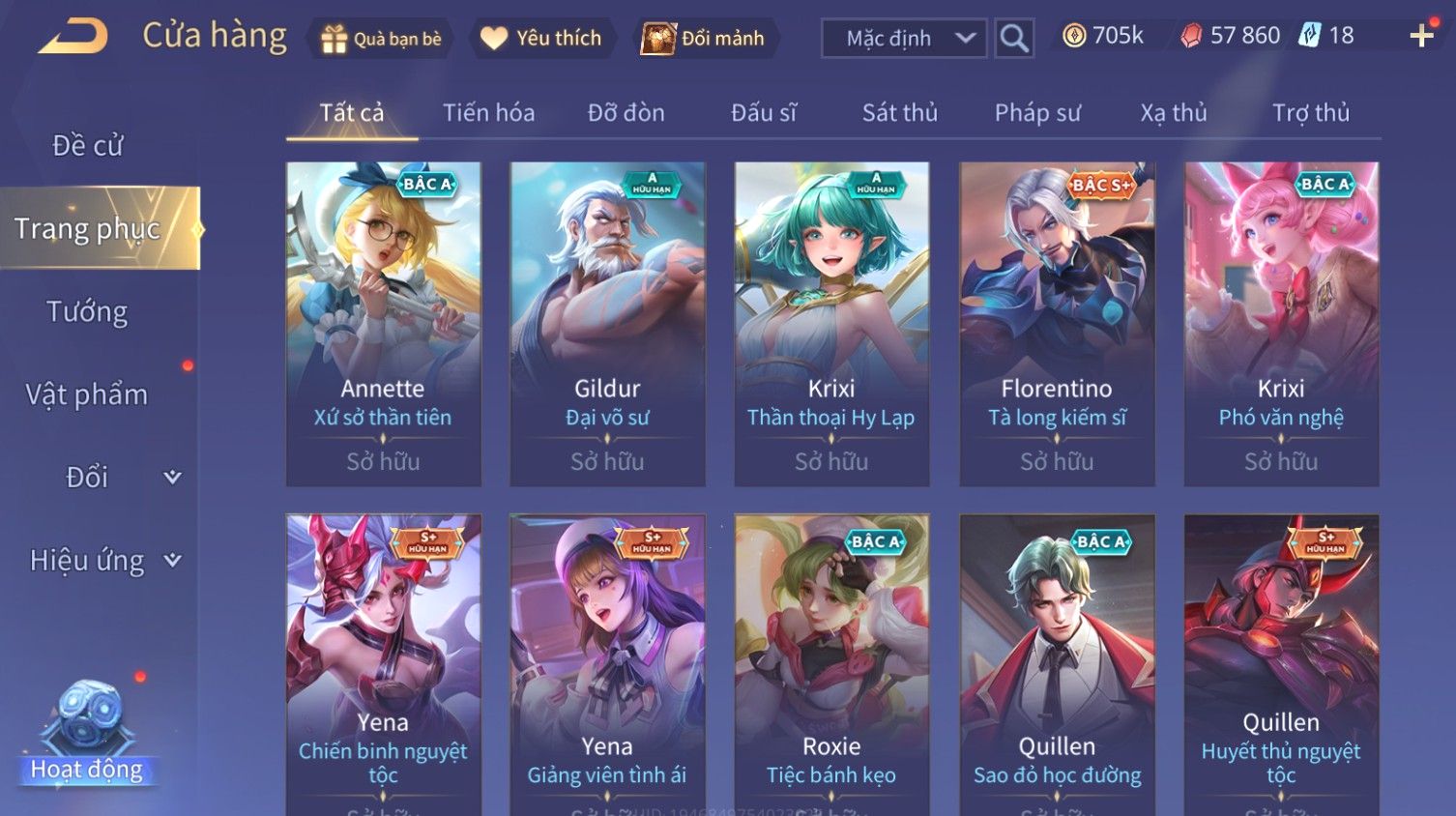Filter skins by Sát thủ
This screenshot has width=1456, height=816.
coord(899,113)
